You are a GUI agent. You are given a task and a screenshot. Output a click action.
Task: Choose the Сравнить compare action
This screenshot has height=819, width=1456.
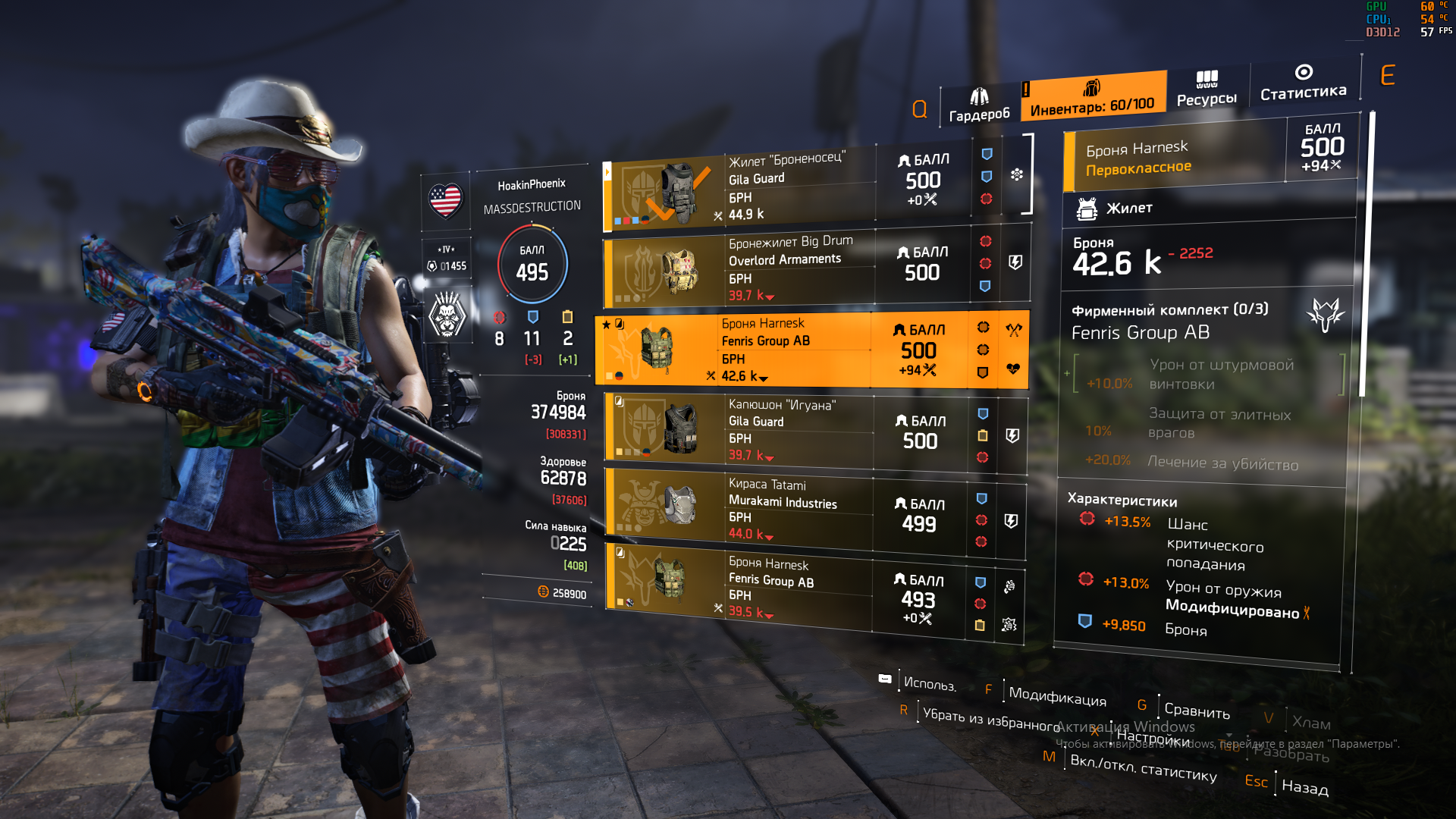point(1197,711)
